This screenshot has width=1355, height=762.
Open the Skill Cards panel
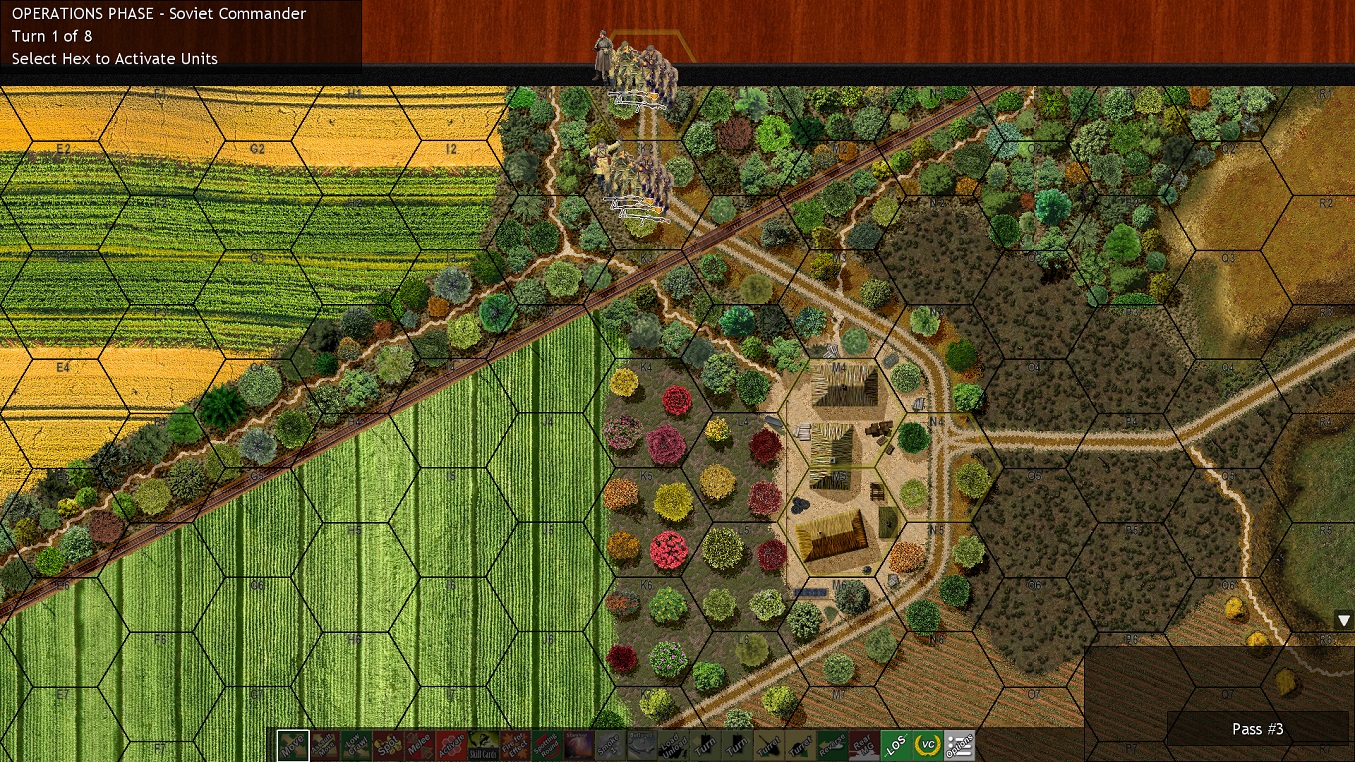483,745
